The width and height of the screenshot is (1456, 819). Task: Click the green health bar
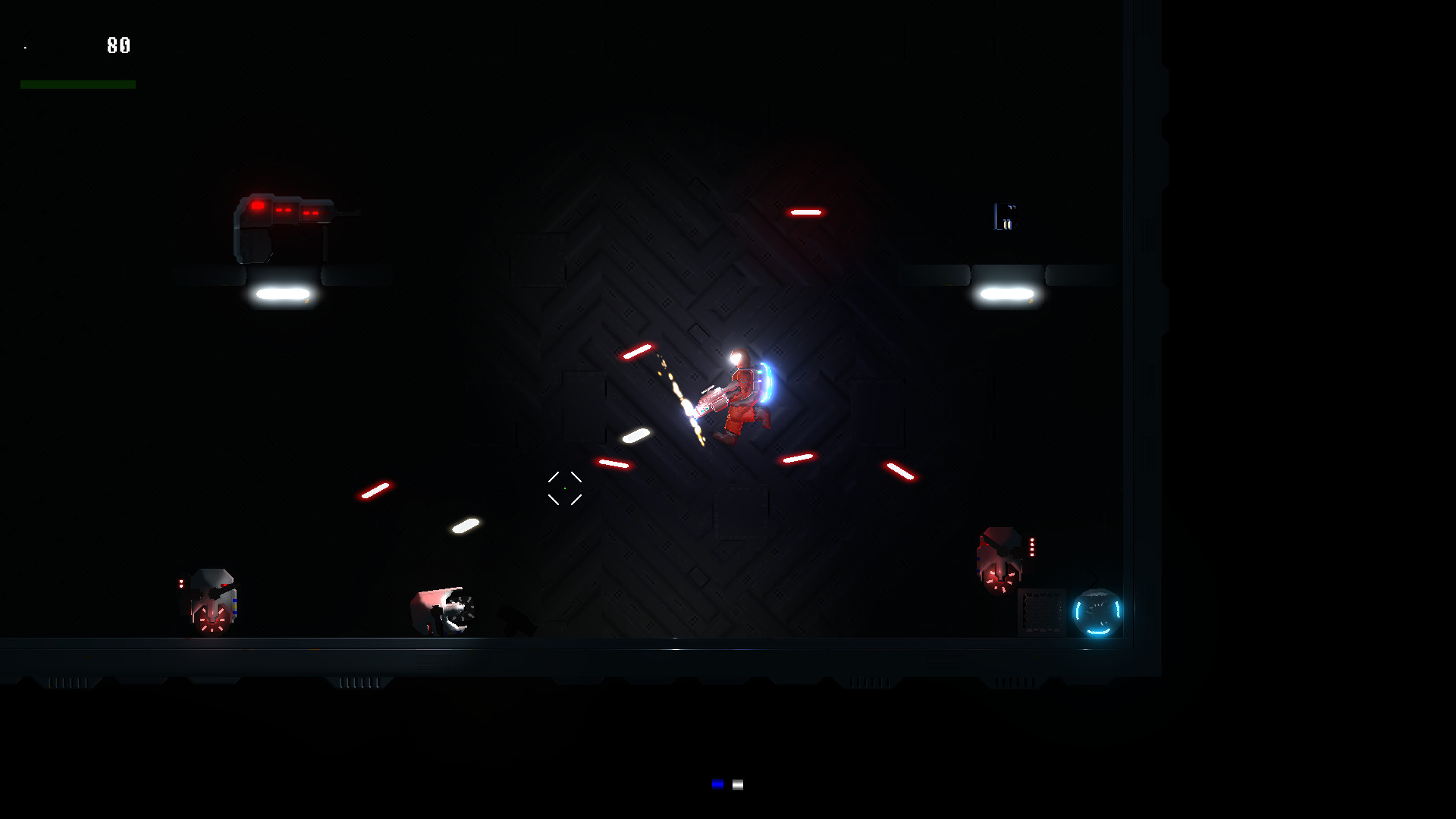[x=77, y=83]
